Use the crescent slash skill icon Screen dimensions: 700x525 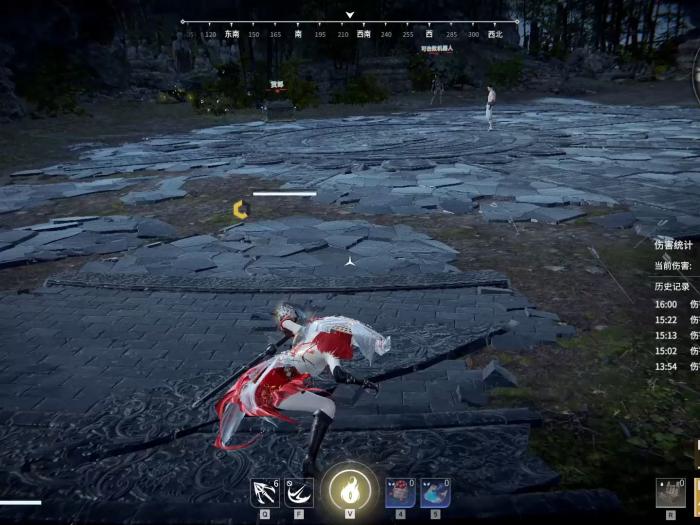pyautogui.click(x=299, y=492)
